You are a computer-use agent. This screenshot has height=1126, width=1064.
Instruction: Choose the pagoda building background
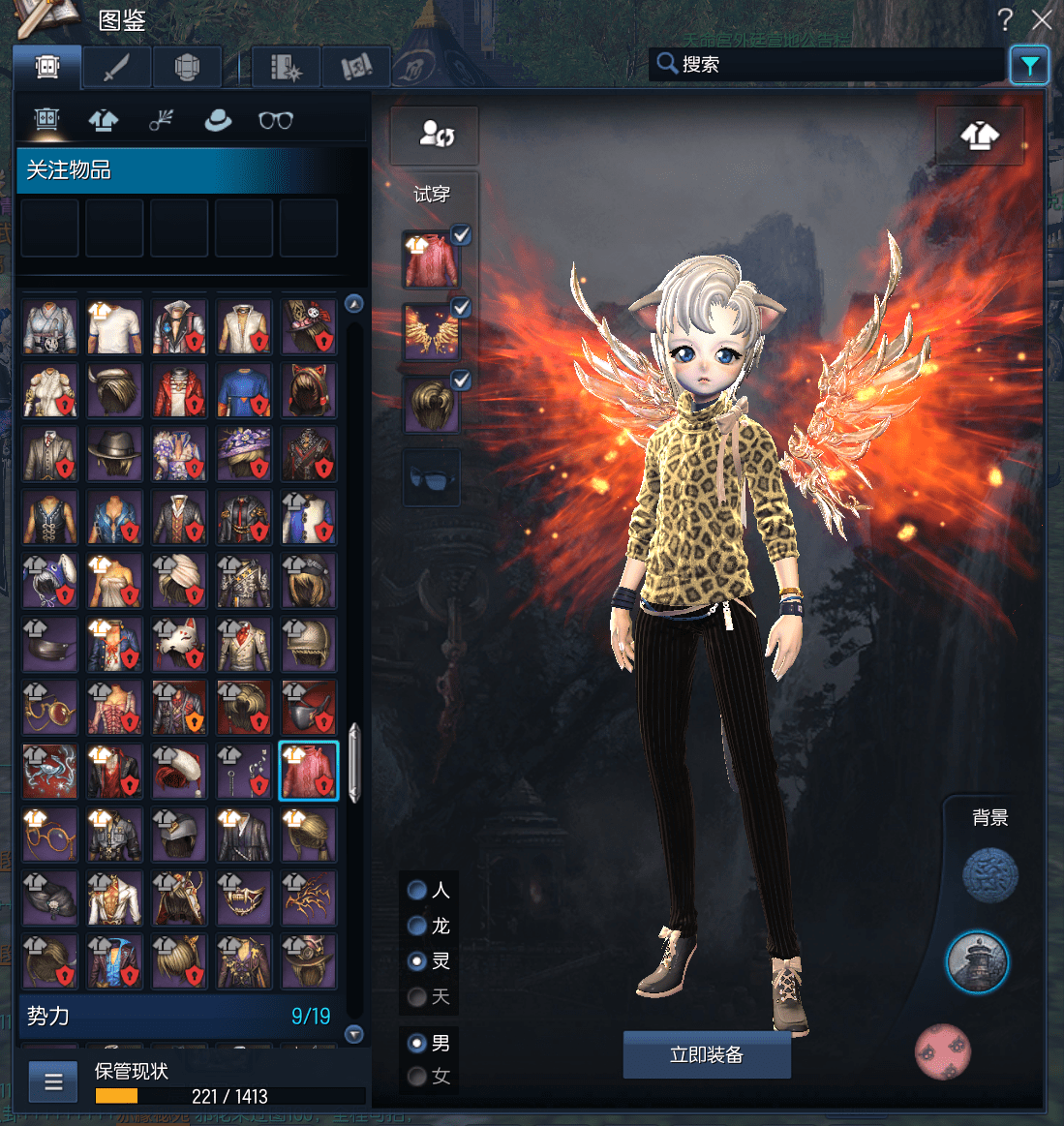pyautogui.click(x=977, y=962)
